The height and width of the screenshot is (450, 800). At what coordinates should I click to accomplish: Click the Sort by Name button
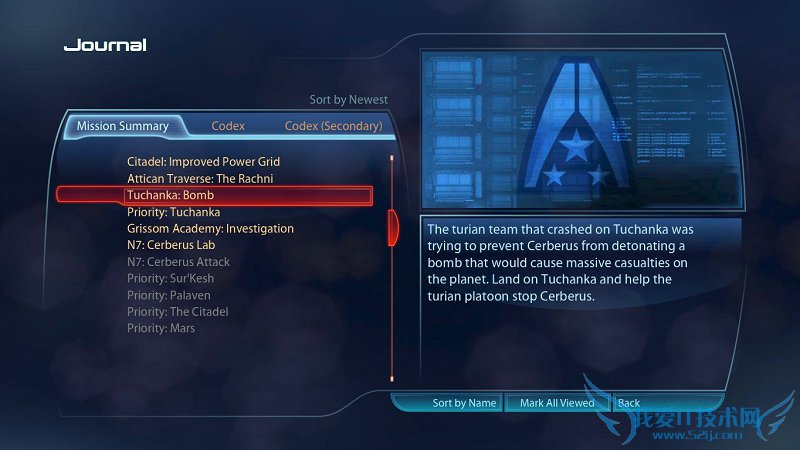click(x=464, y=403)
